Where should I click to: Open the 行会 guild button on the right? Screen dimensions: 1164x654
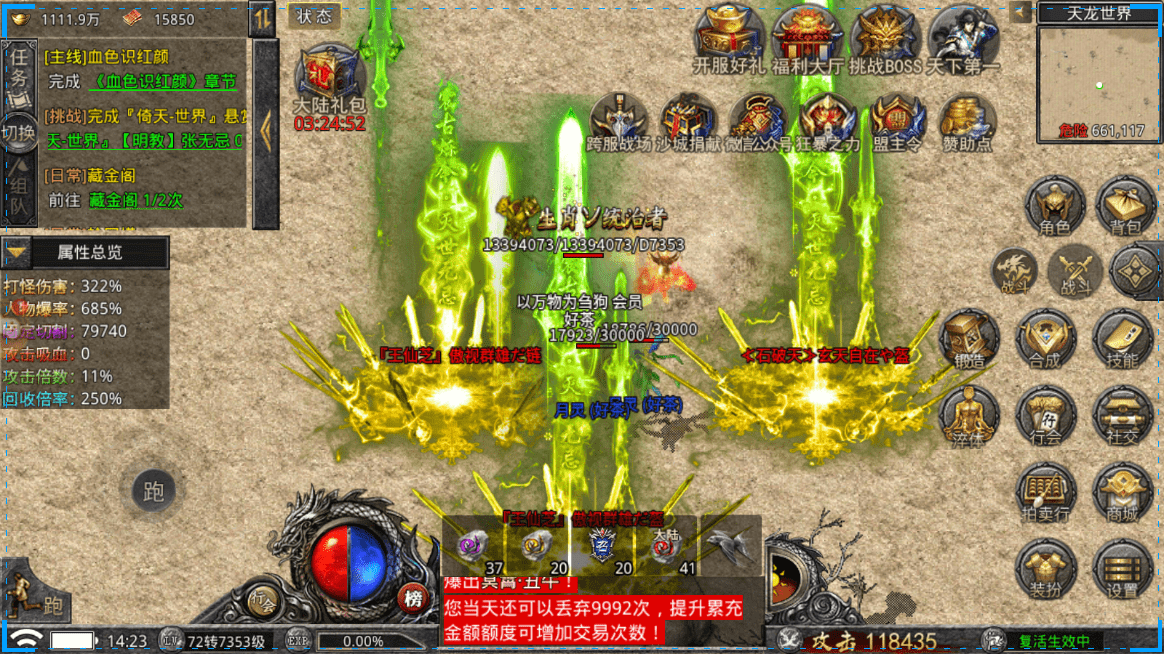tap(1046, 417)
